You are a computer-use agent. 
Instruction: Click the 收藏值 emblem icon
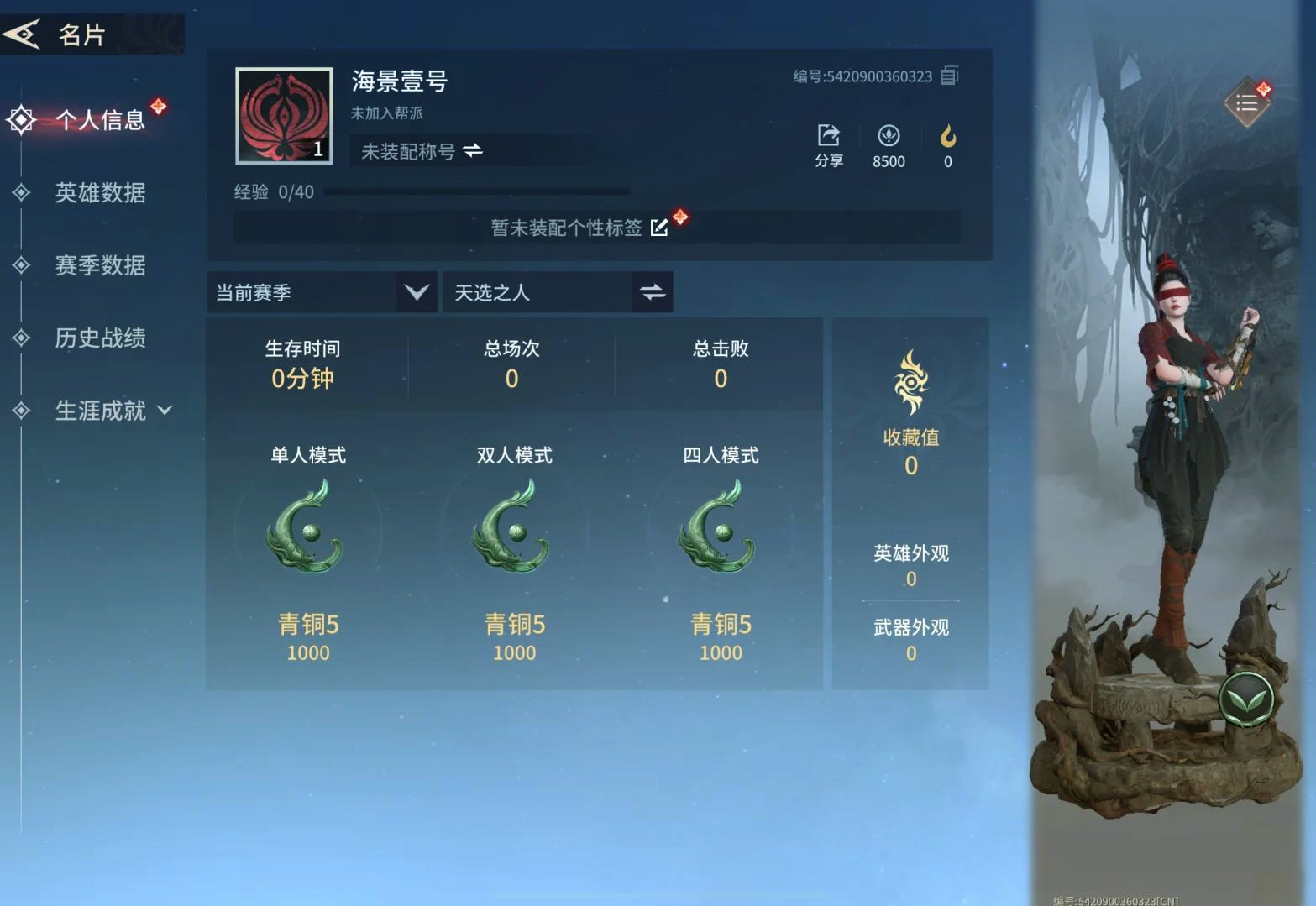pyautogui.click(x=910, y=383)
